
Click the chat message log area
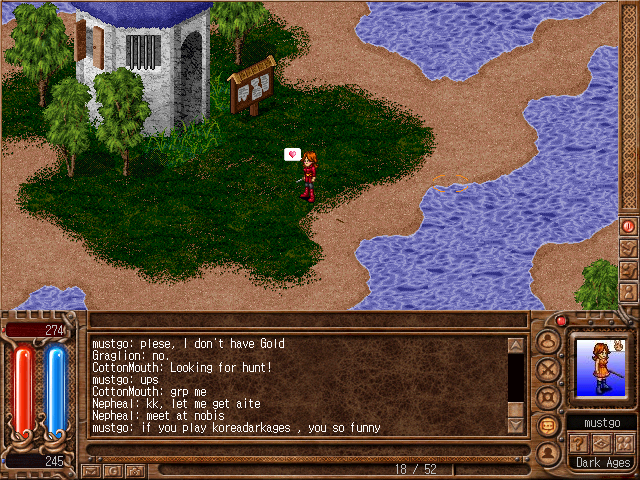pos(300,385)
